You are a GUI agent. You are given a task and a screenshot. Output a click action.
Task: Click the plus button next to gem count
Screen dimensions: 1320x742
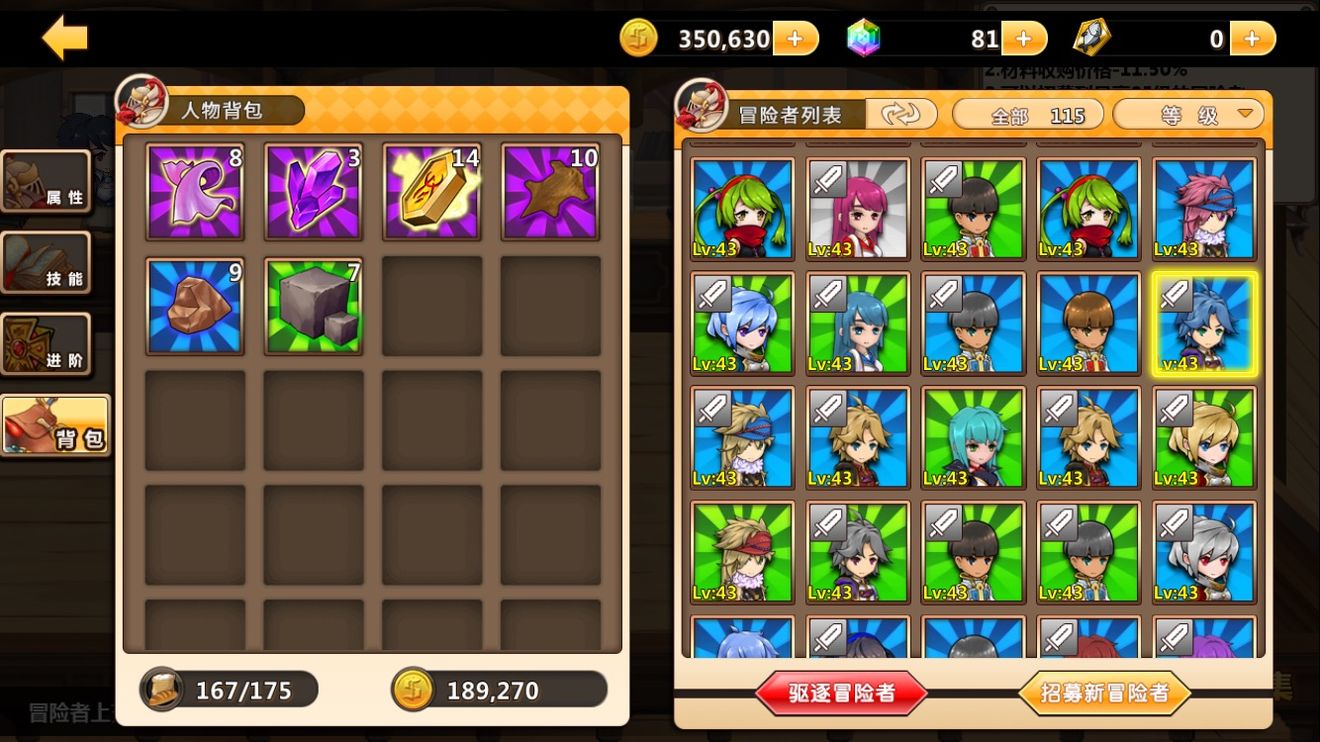pos(1022,38)
